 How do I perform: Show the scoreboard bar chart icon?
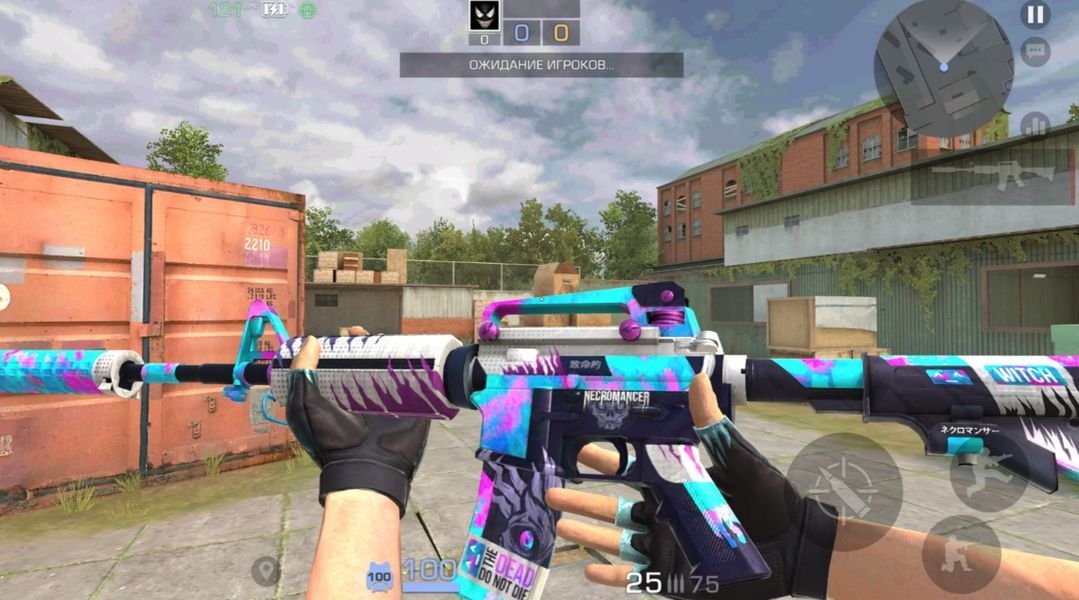[x=1035, y=126]
